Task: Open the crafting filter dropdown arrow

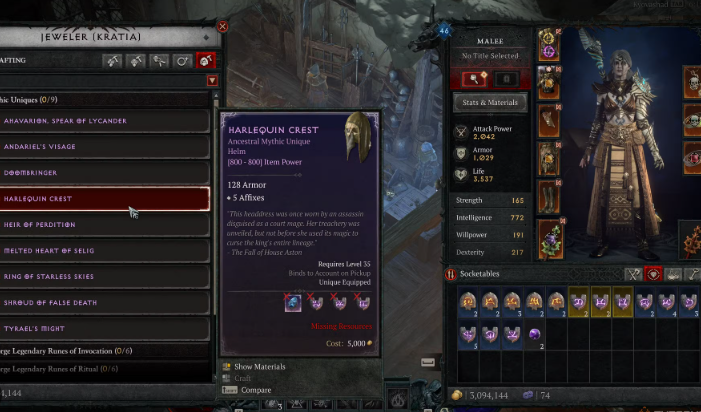Action: click(212, 80)
